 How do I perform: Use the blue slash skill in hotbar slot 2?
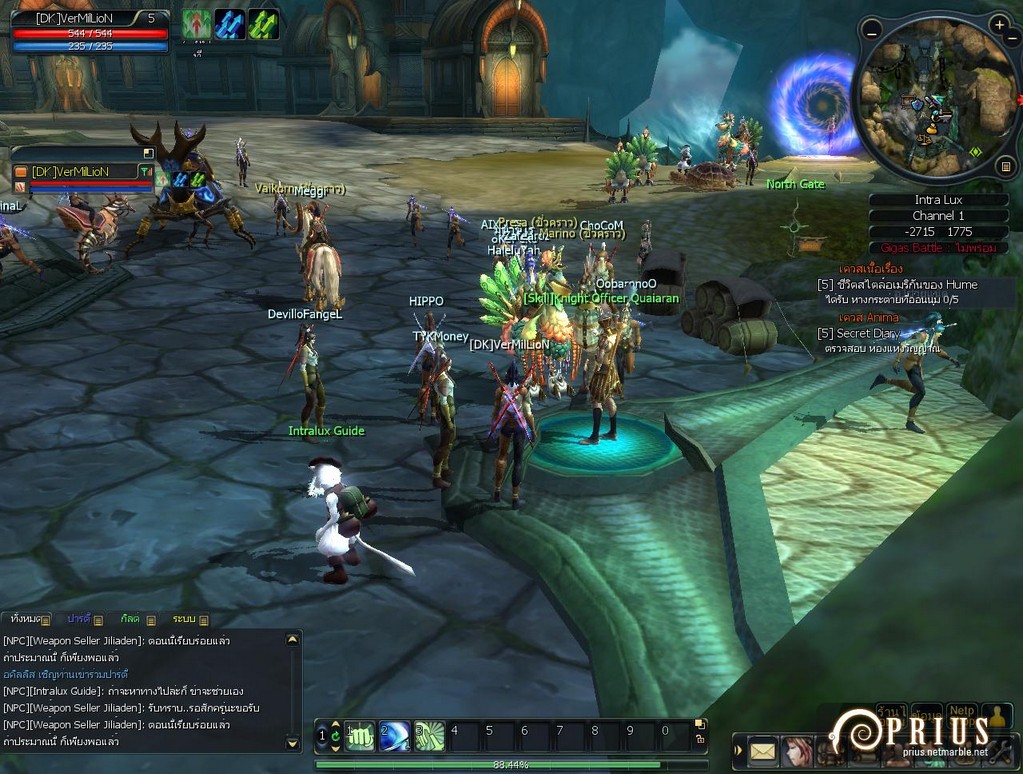point(394,736)
